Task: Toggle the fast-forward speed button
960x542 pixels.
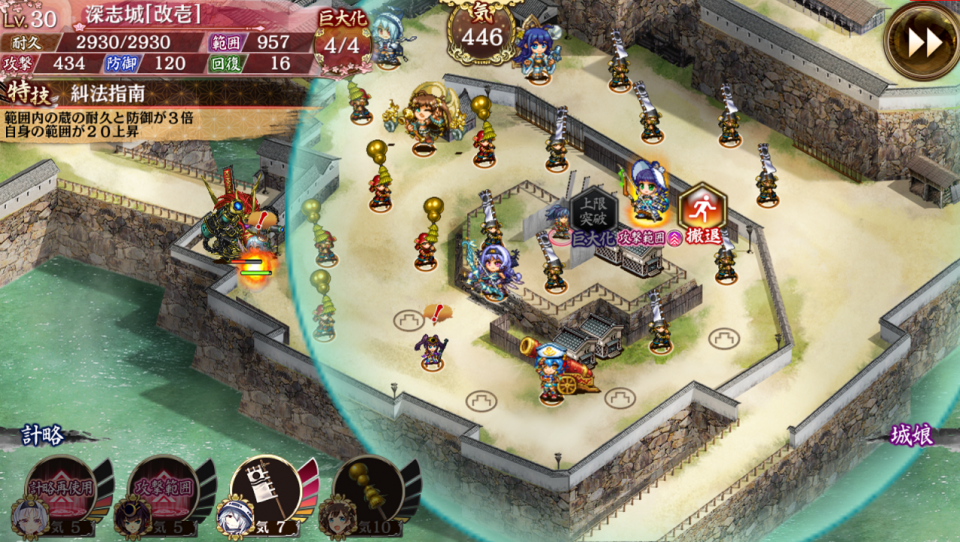Action: [x=921, y=41]
